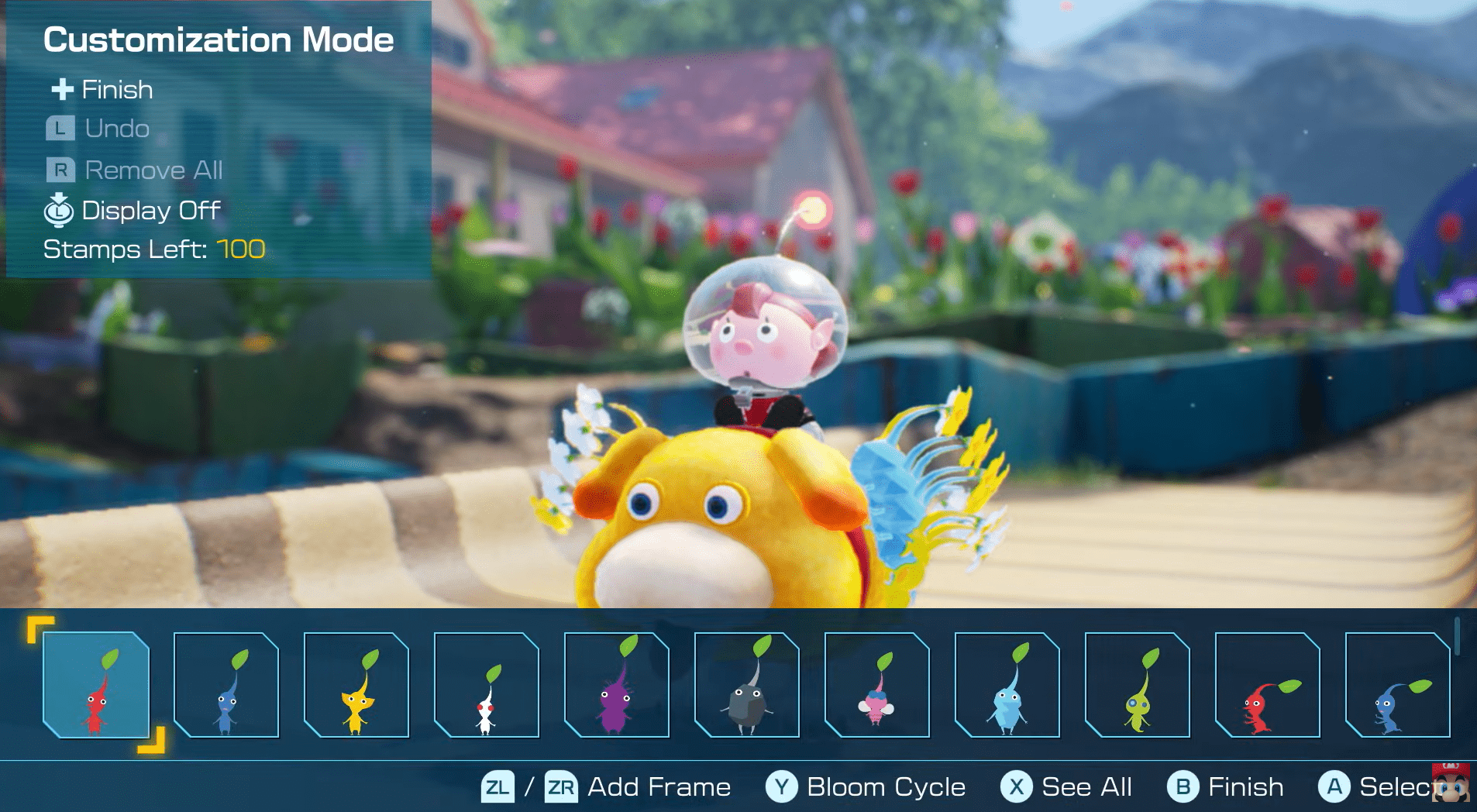Select the standing red Pikmin stamp
This screenshot has height=812, width=1477.
click(x=96, y=685)
